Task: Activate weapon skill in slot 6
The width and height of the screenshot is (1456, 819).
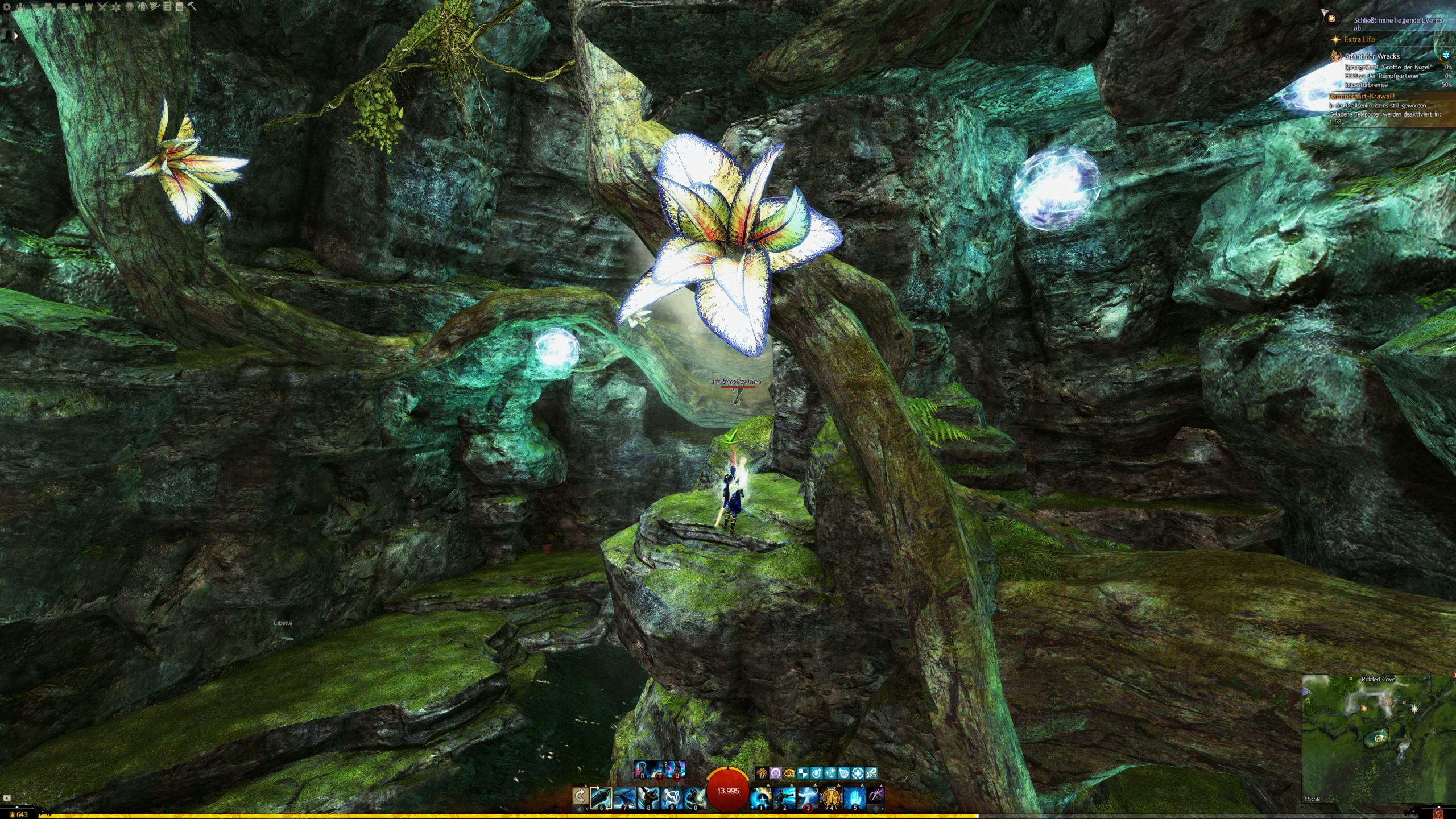Action: (601, 797)
